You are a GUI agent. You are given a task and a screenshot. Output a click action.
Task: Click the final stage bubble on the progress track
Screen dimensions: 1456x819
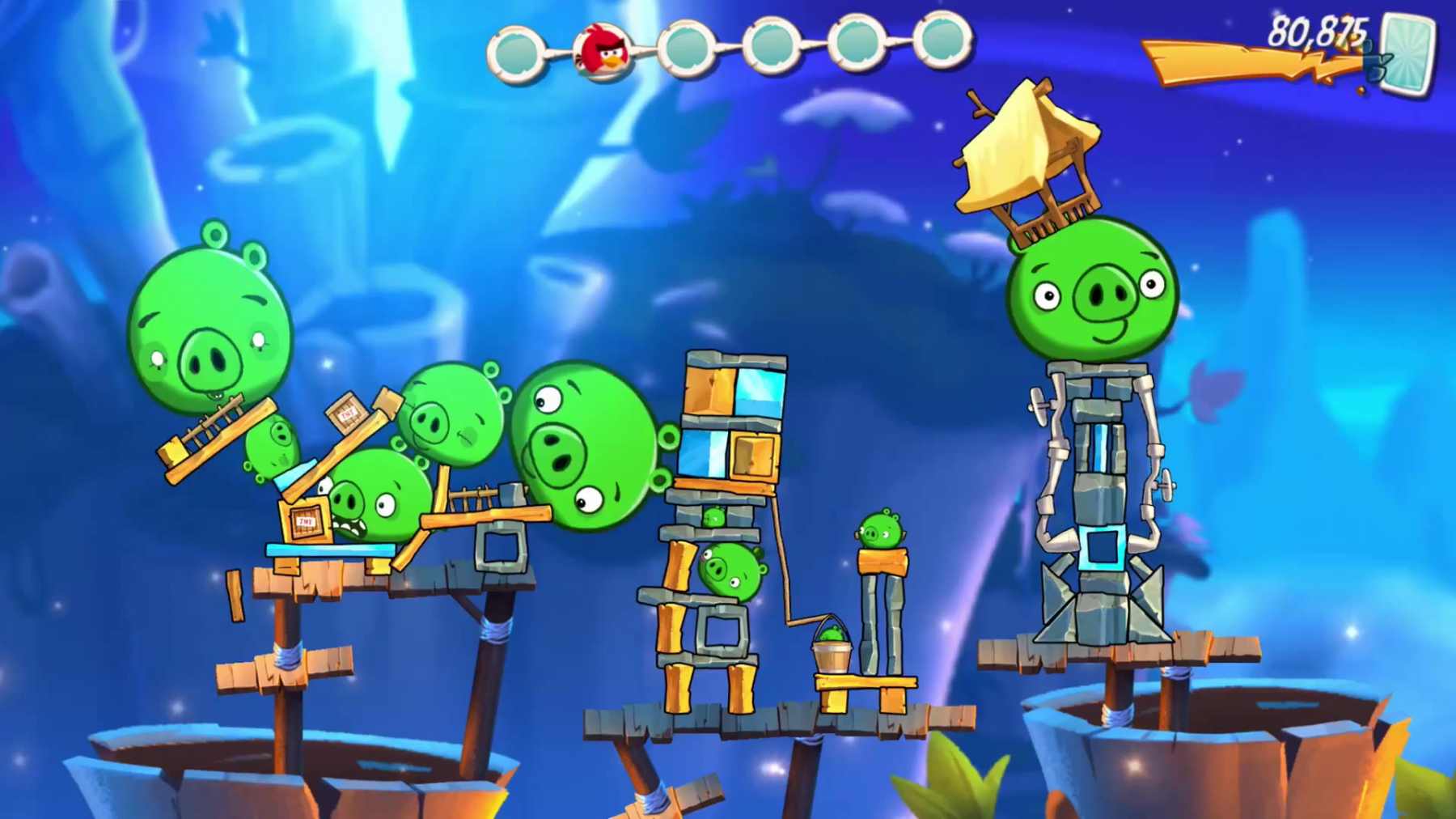[942, 40]
